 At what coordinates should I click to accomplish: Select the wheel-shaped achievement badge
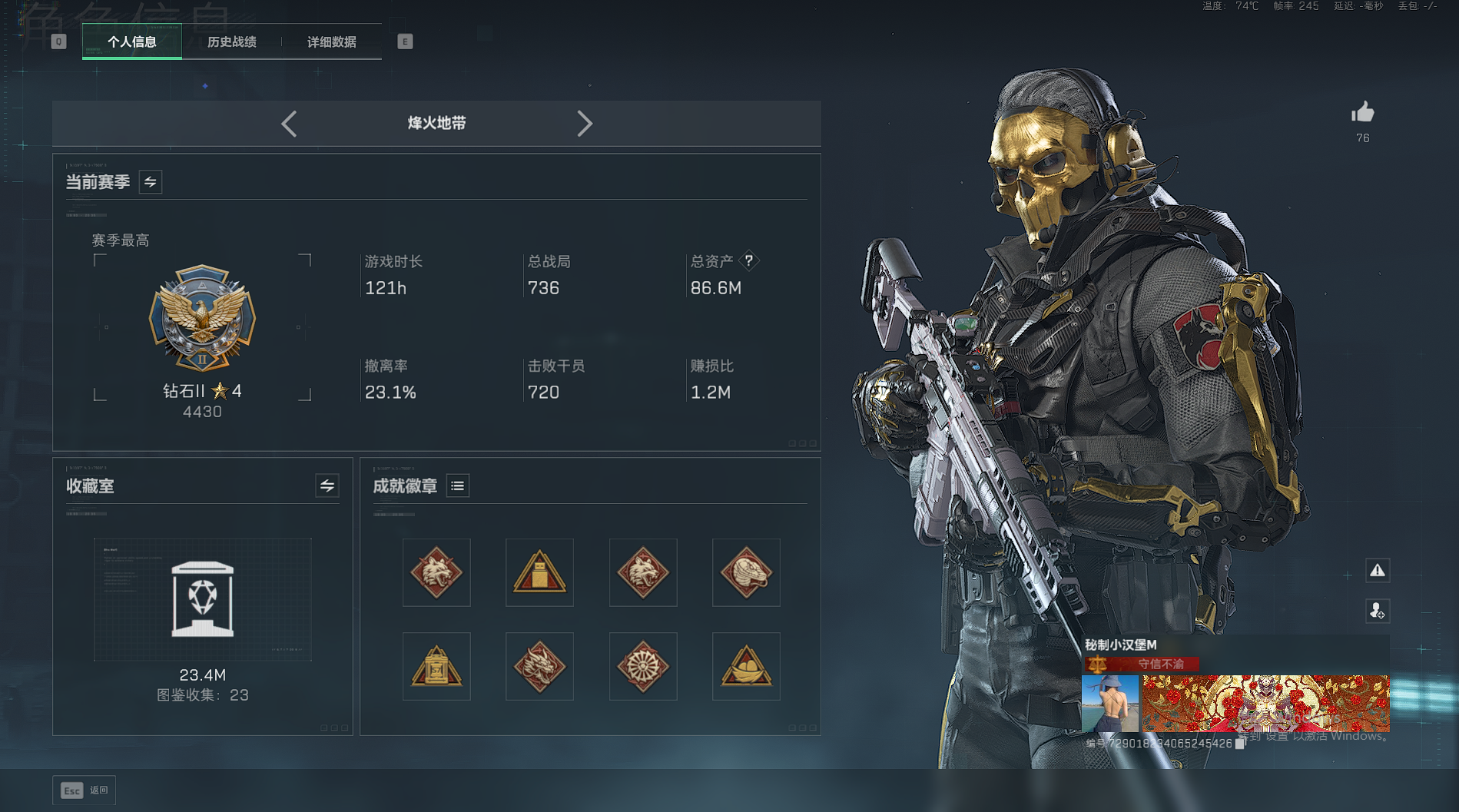click(643, 666)
